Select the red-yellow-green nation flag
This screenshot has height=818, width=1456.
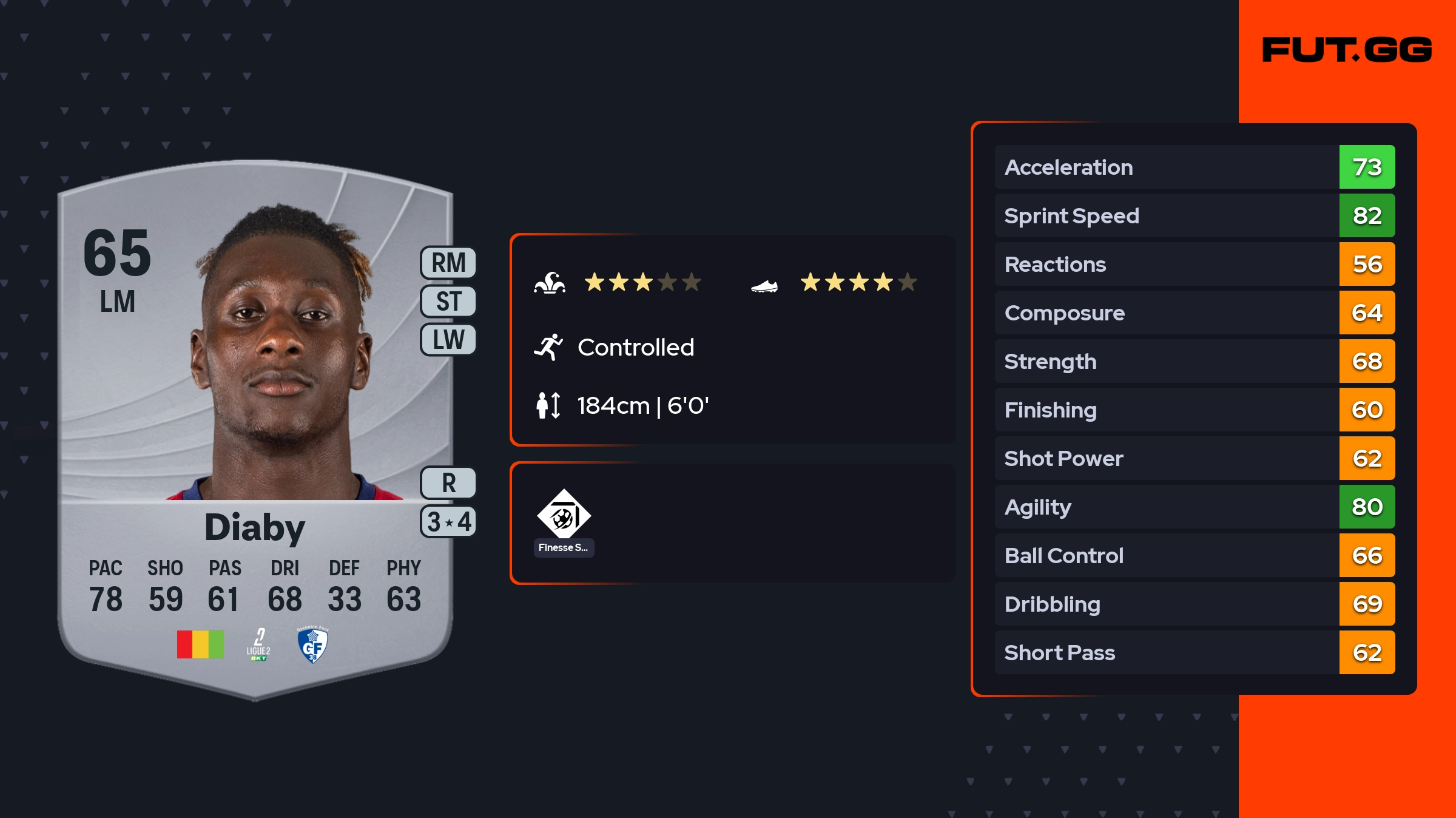(200, 644)
